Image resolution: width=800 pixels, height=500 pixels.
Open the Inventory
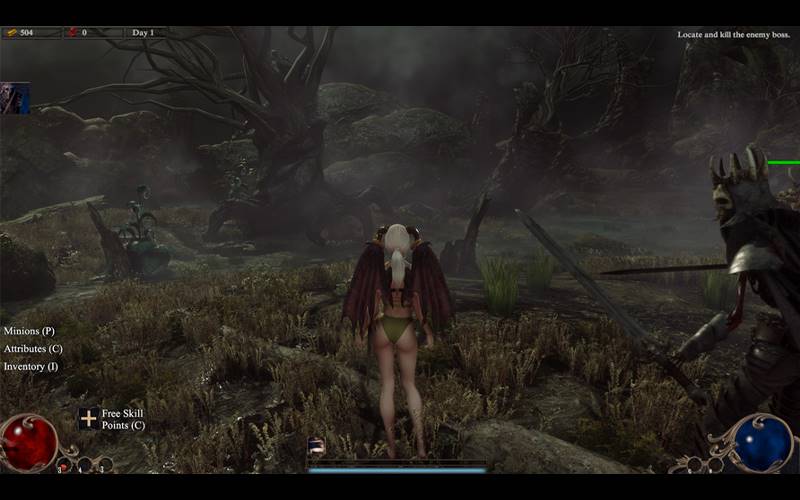click(31, 367)
